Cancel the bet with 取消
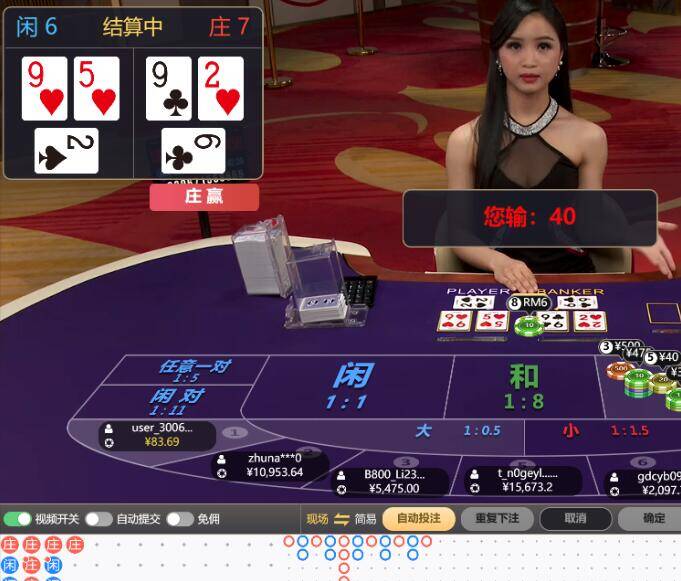 (575, 519)
